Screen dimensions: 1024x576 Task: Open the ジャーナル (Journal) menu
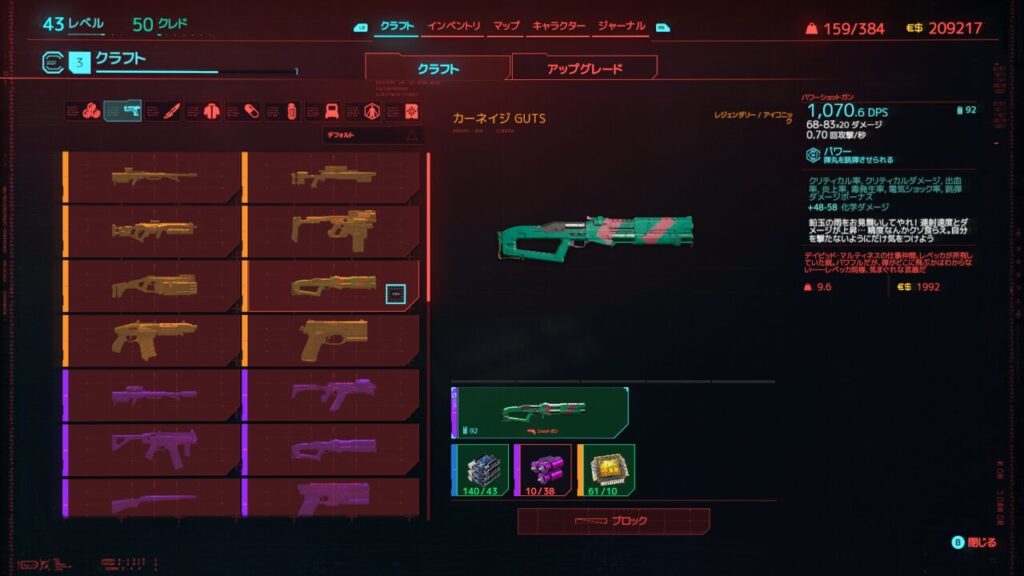621,26
